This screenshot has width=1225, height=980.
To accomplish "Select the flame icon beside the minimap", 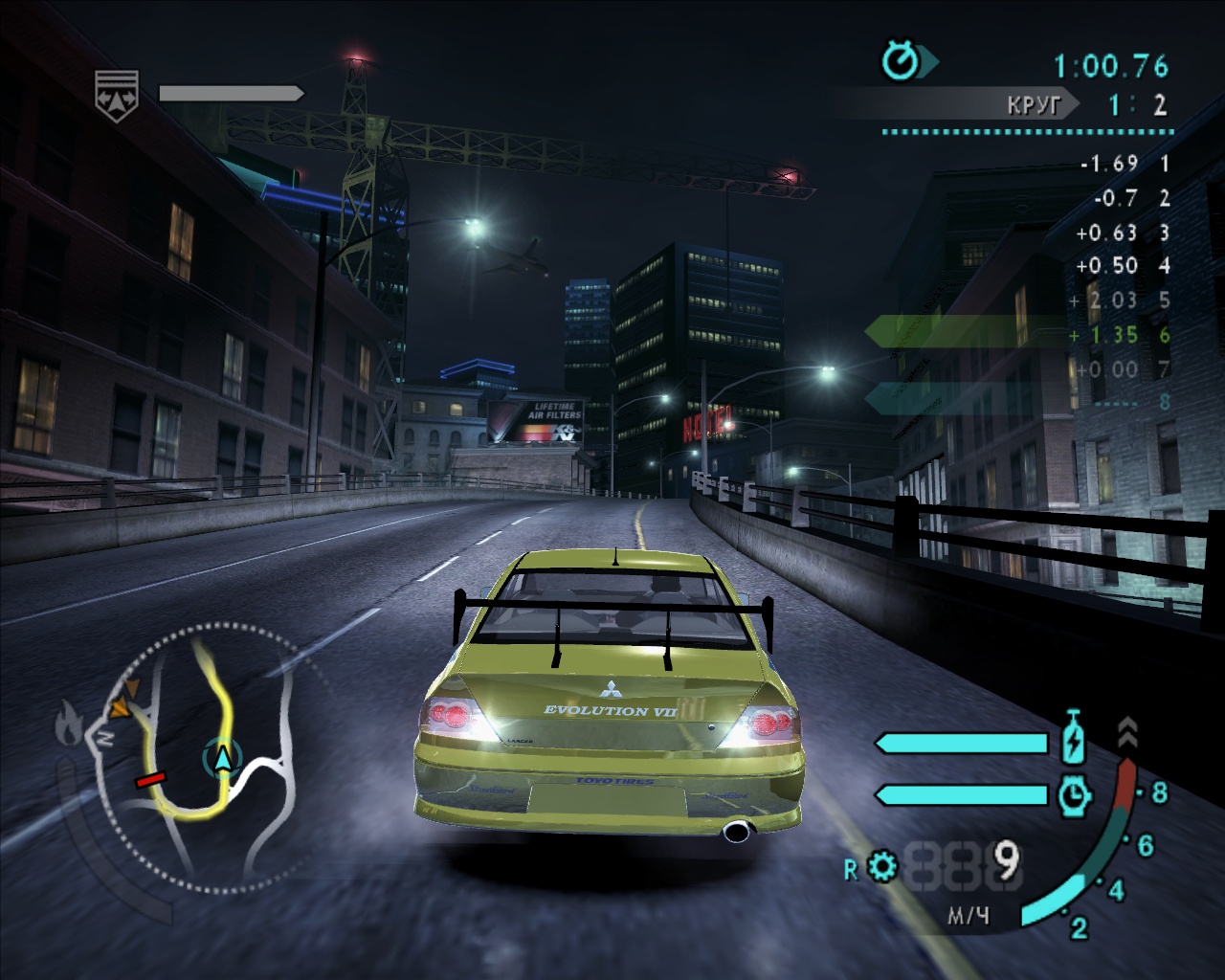I will [x=68, y=724].
